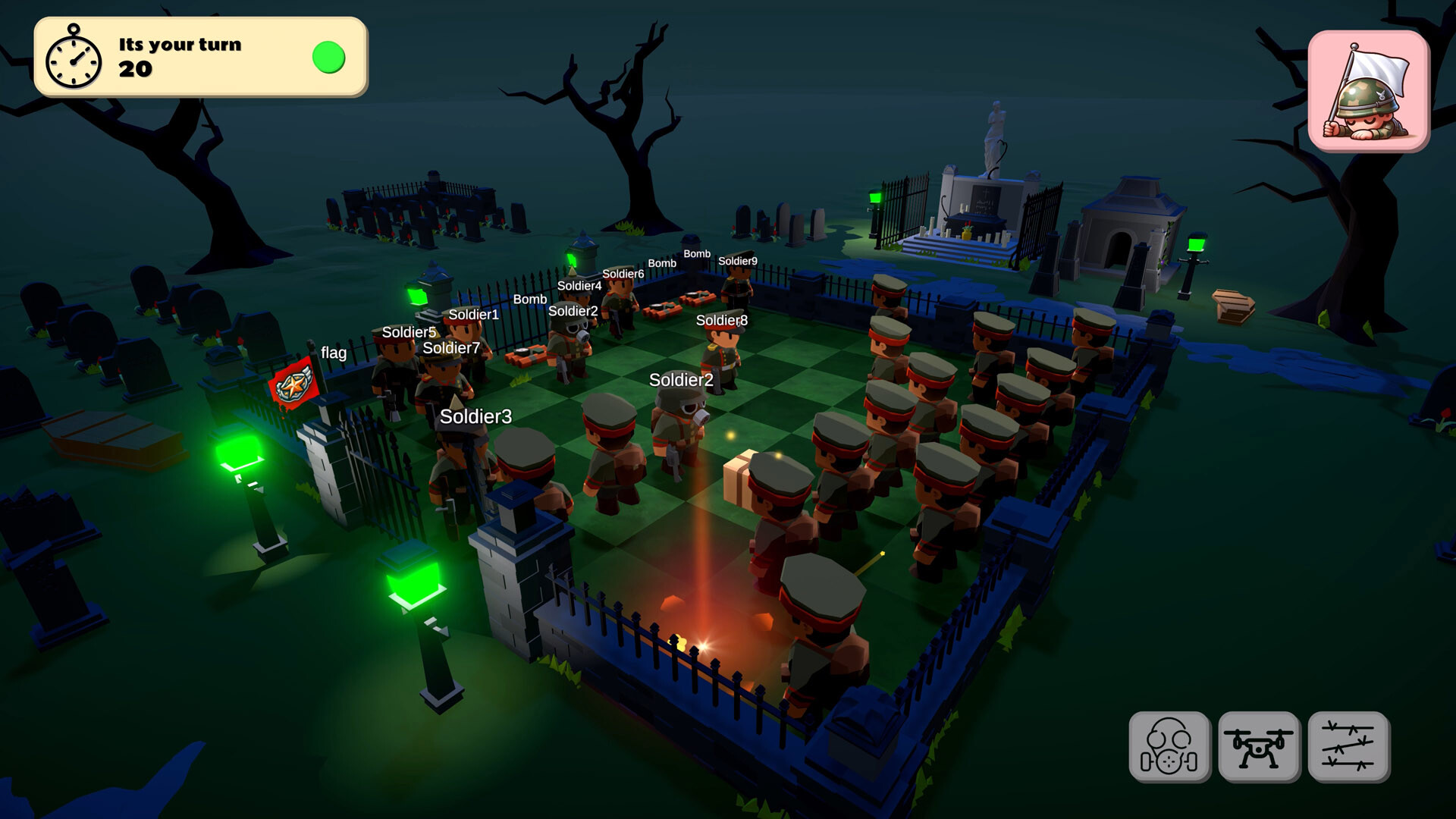Click the Soldier9 nameplate

pos(736,260)
